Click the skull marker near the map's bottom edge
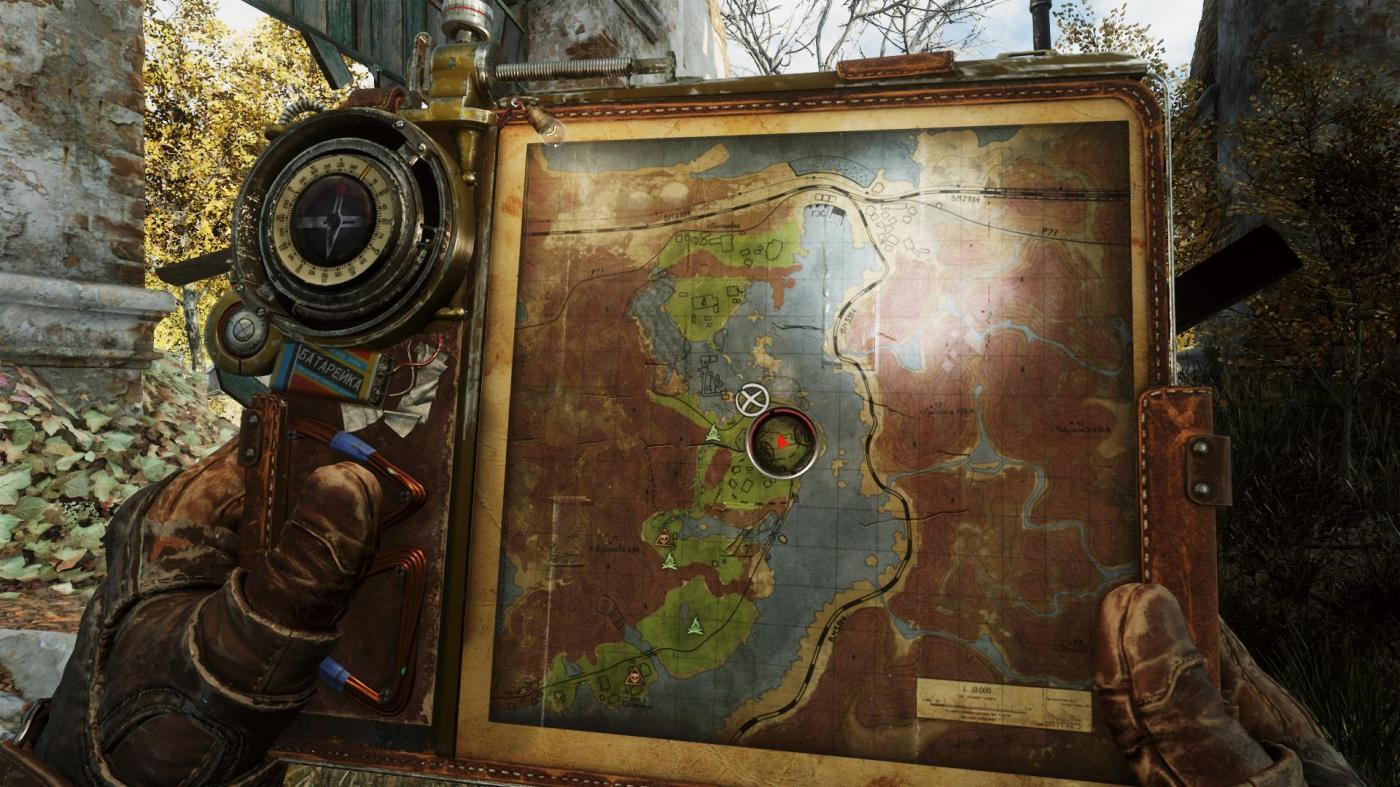 click(x=633, y=677)
